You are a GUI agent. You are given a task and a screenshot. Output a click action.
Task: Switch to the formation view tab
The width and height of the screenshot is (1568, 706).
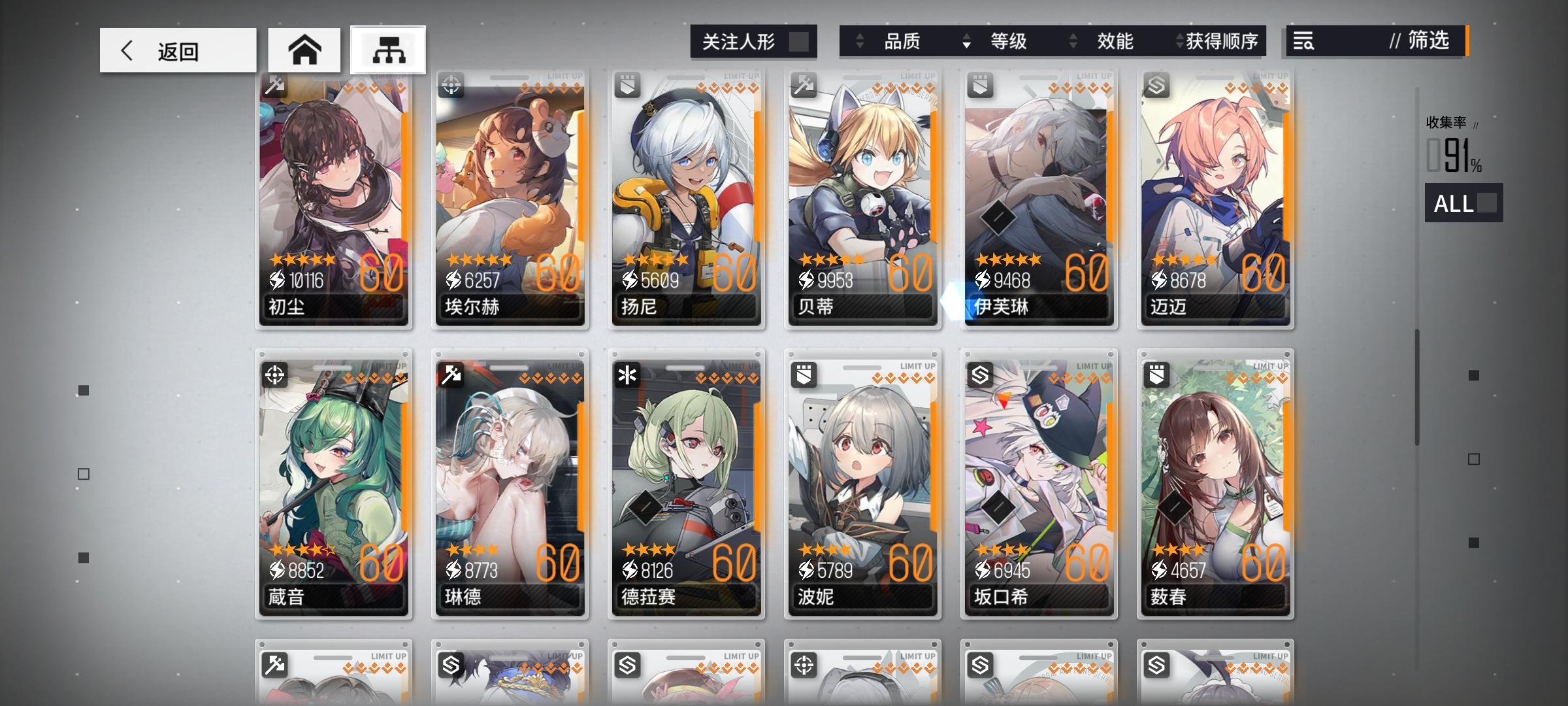tap(387, 50)
